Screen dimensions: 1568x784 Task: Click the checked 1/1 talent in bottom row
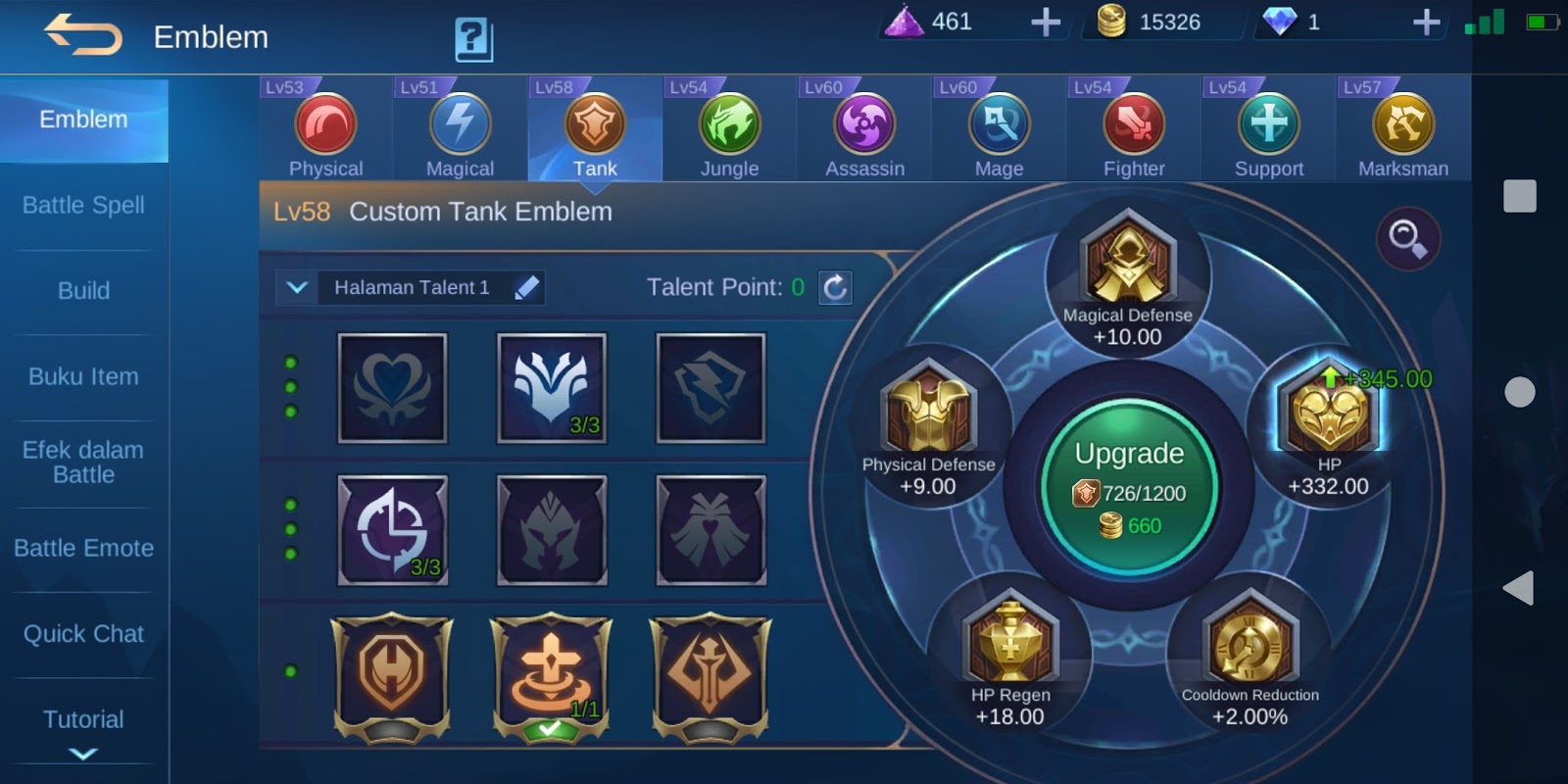(x=552, y=671)
